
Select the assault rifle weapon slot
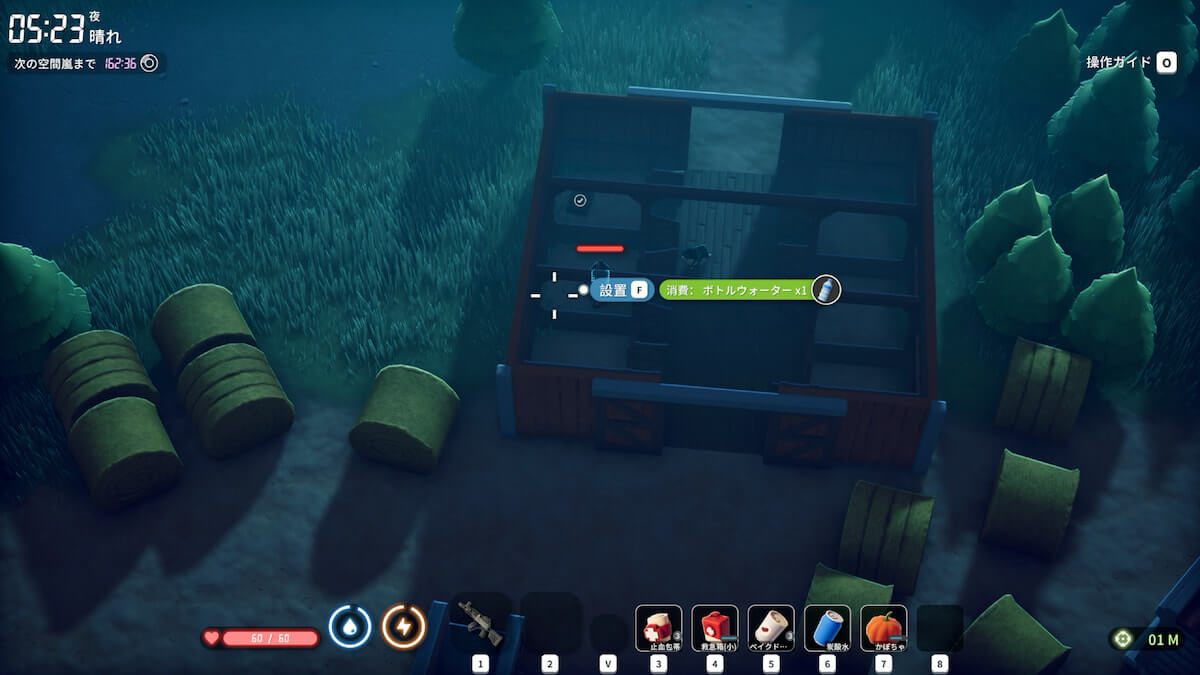(x=481, y=625)
